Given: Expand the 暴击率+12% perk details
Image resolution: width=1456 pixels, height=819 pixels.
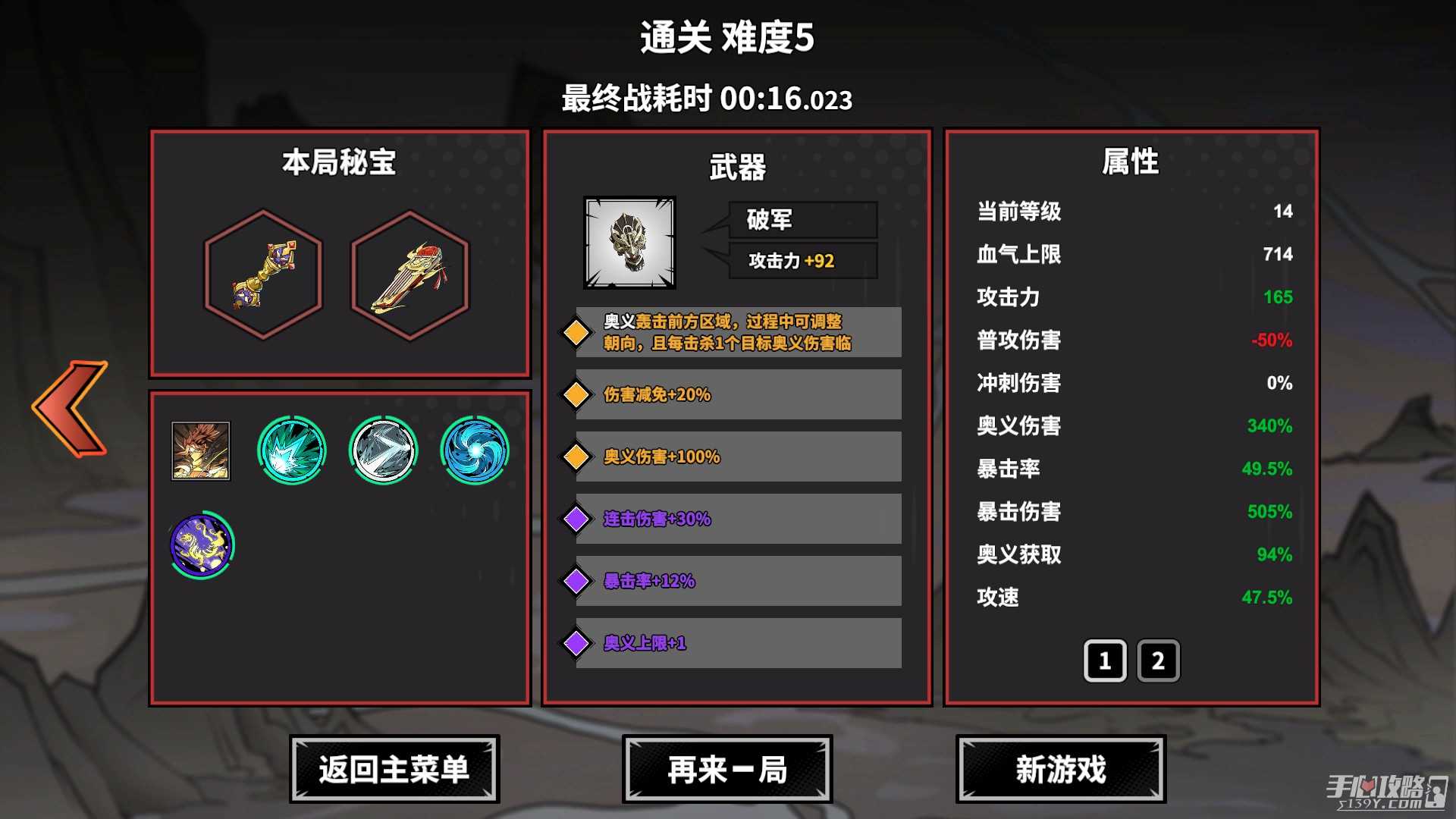Looking at the screenshot, I should click(x=734, y=580).
